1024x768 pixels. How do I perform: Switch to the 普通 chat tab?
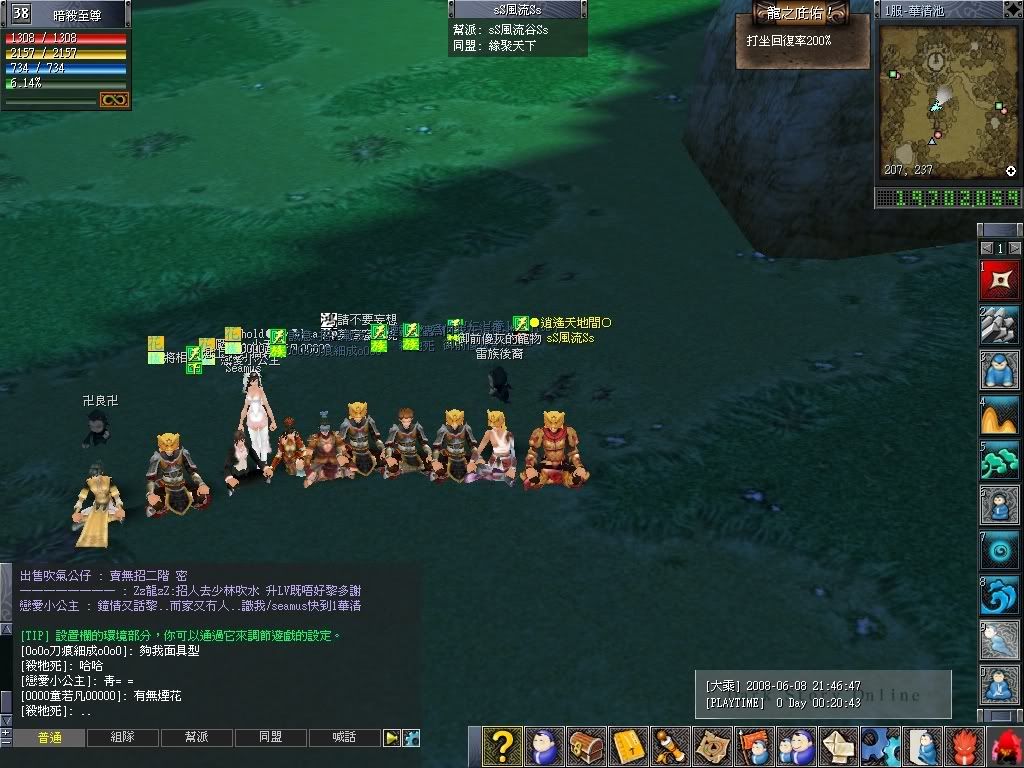point(49,738)
